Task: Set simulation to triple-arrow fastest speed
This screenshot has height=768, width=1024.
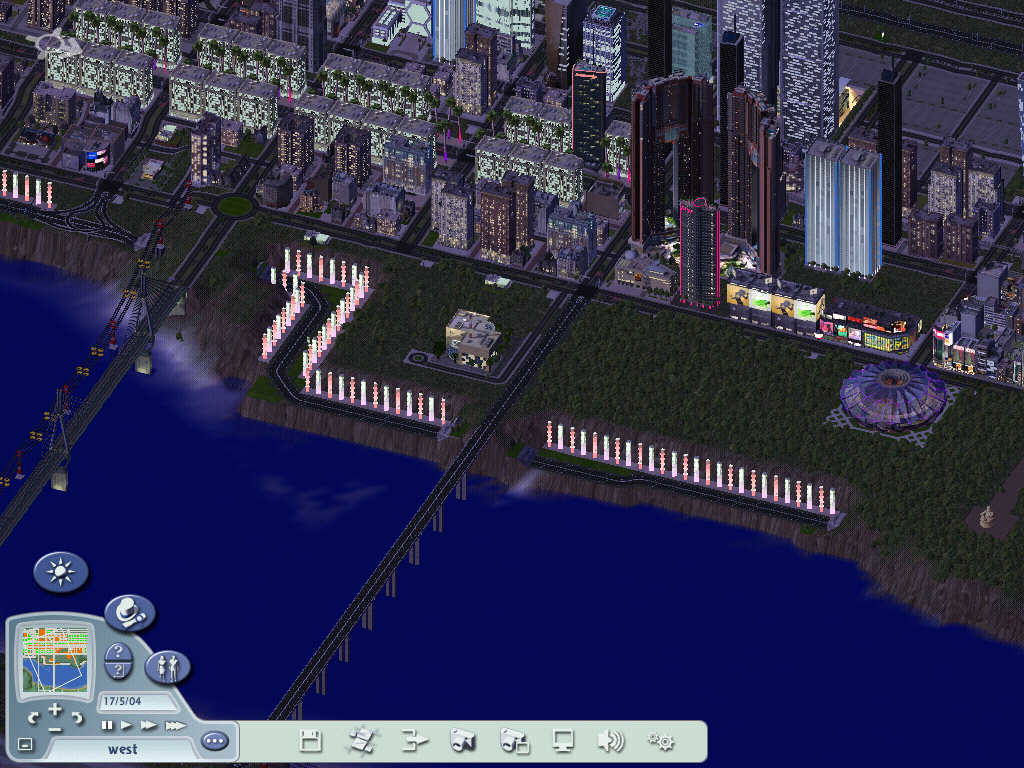Action: point(174,725)
